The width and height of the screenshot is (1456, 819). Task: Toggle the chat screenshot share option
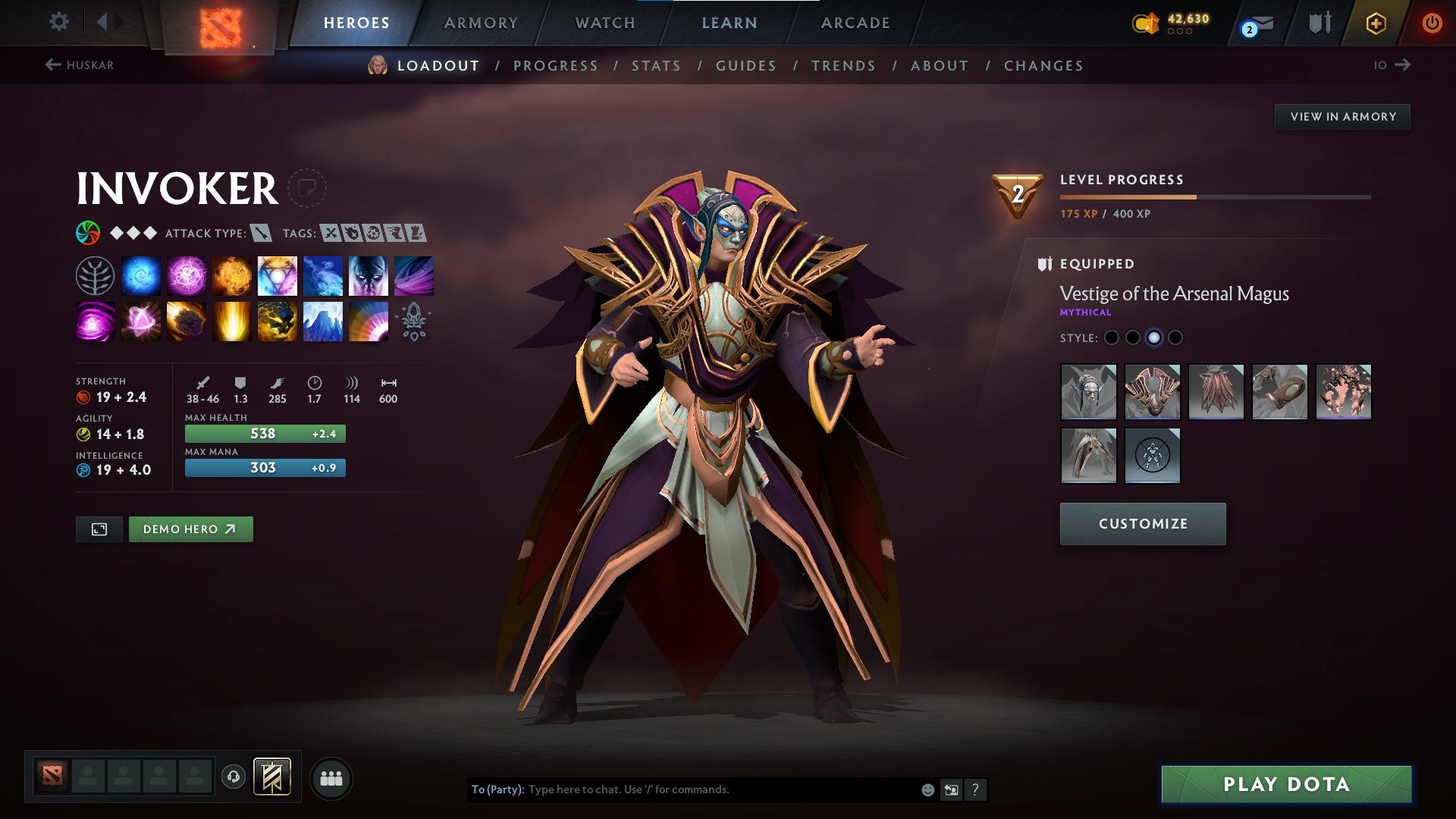click(951, 789)
